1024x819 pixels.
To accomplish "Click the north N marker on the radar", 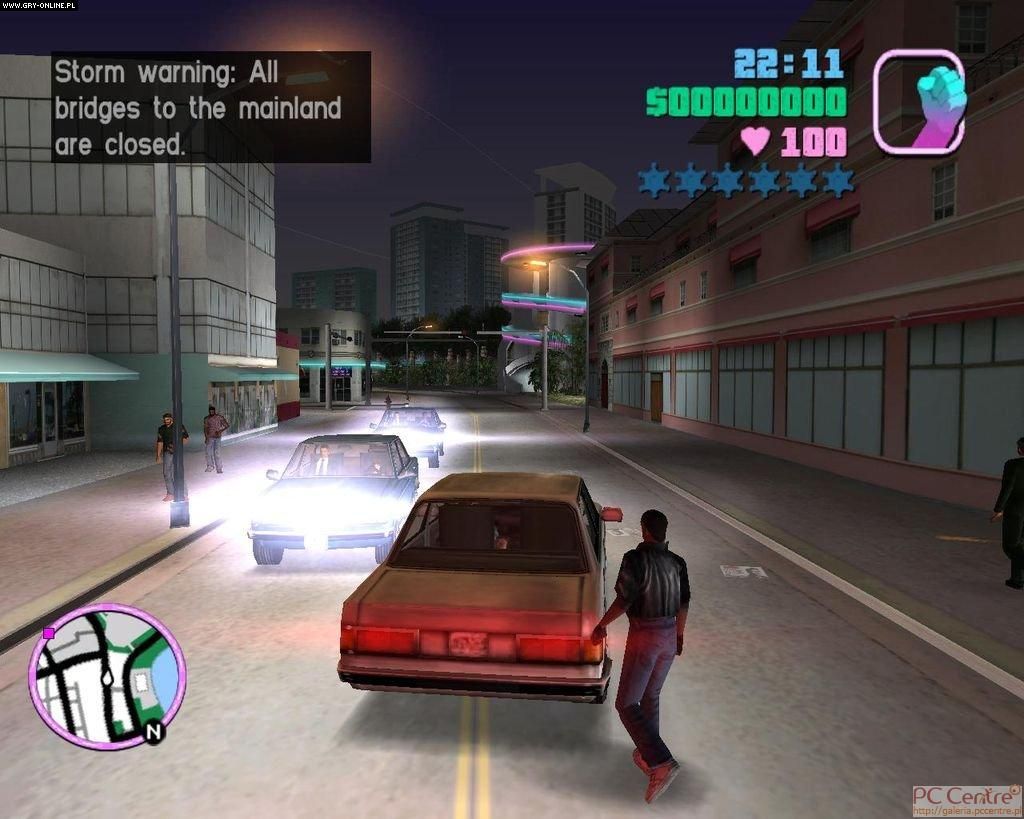I will [x=153, y=732].
